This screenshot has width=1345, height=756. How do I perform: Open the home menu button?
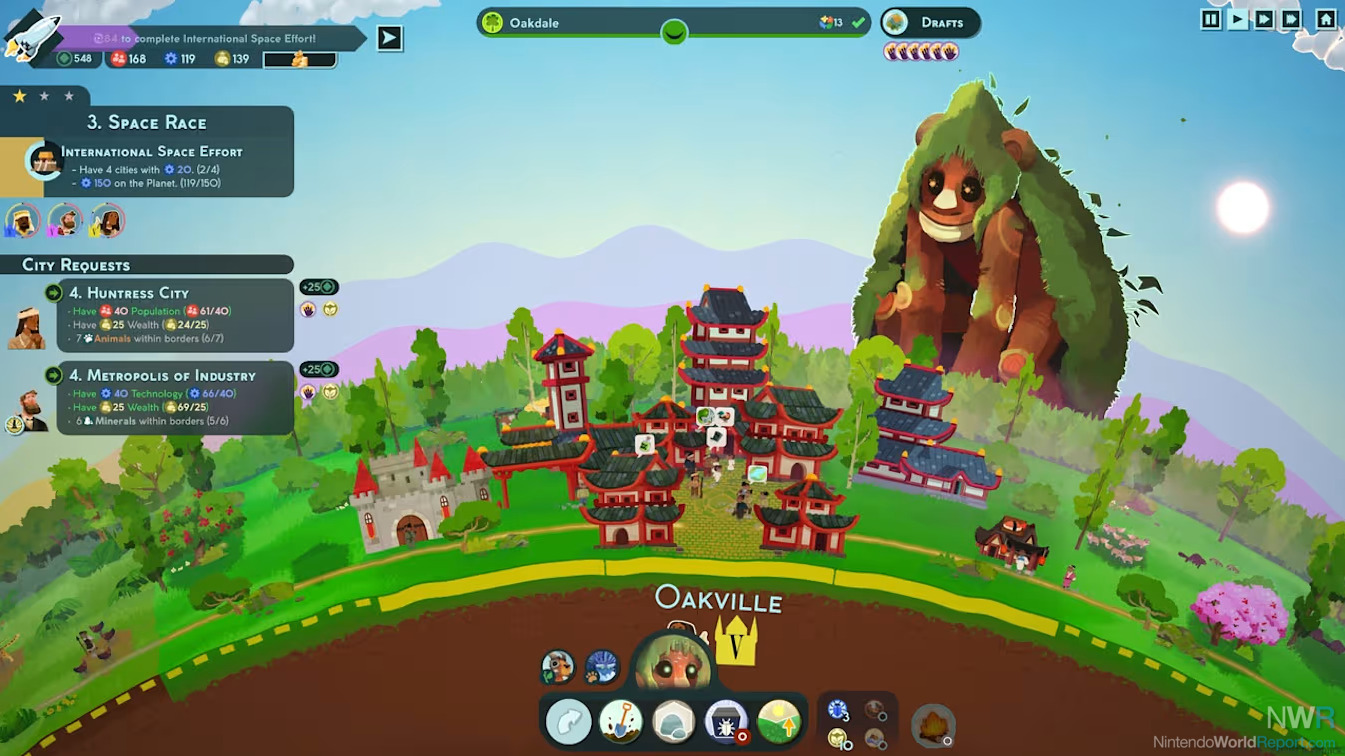coord(1325,19)
